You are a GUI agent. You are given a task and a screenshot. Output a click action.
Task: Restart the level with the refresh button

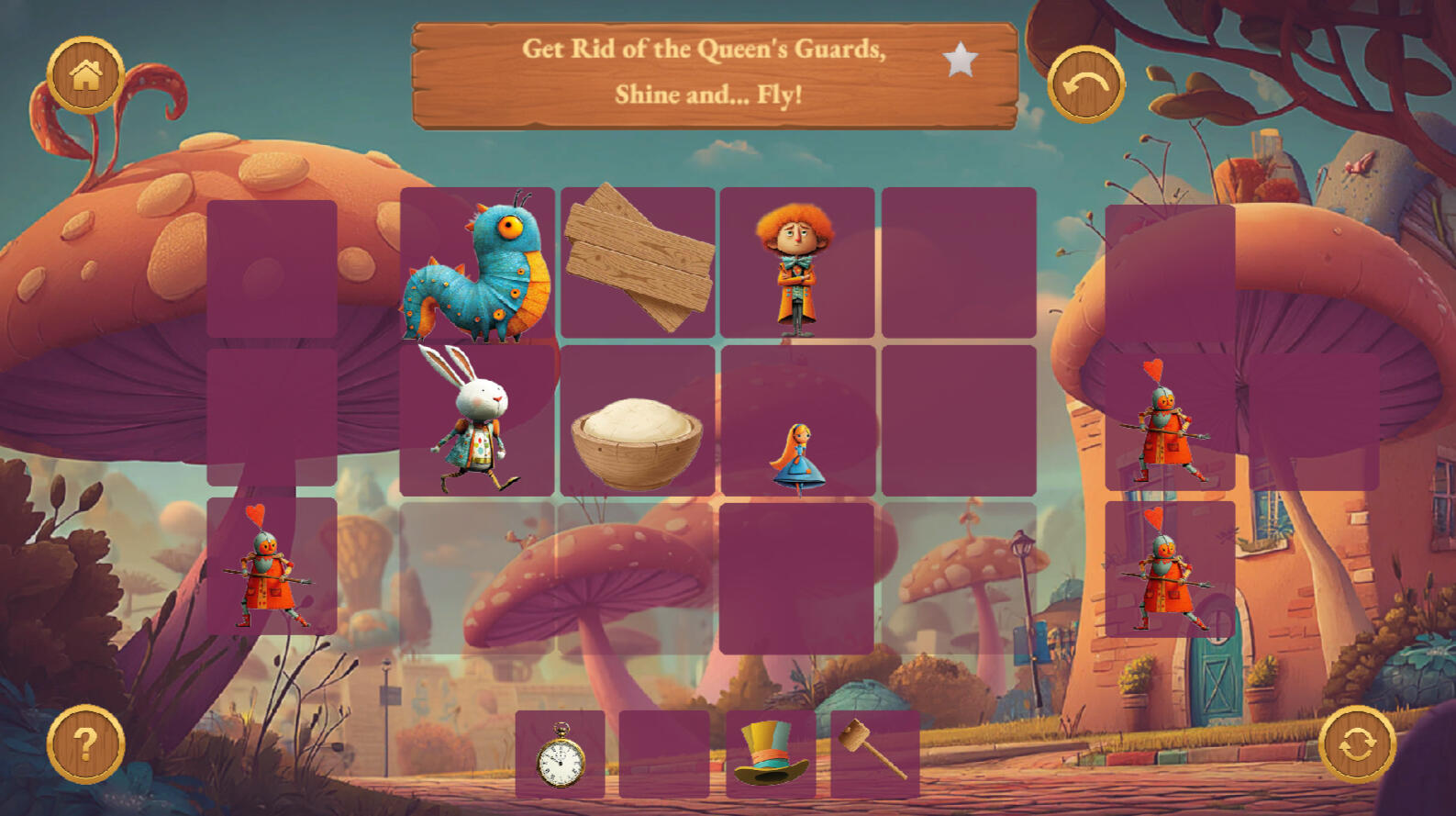point(1357,743)
